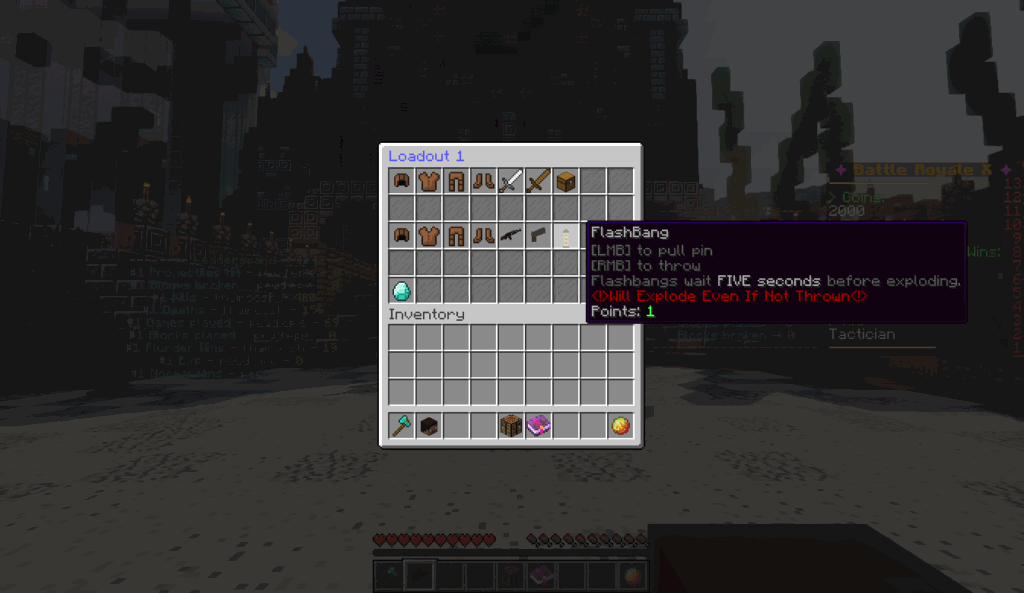Image resolution: width=1024 pixels, height=593 pixels.
Task: Click the orange magma orb item
Action: 621,426
